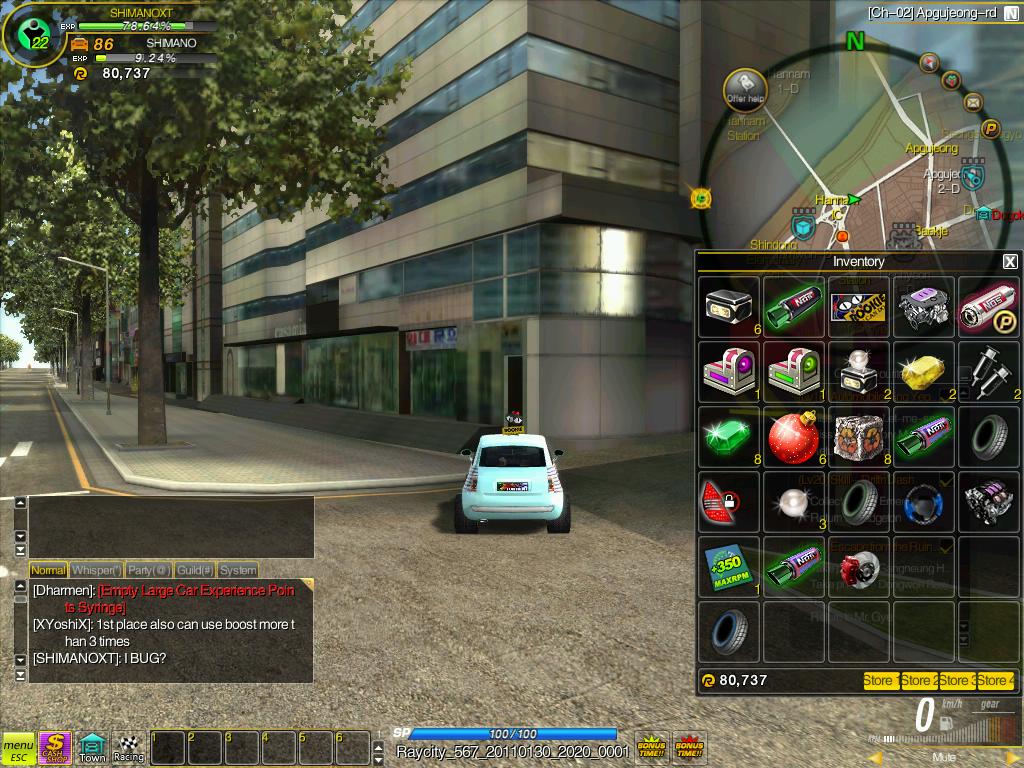Go to Town via the bottom bar

click(92, 746)
